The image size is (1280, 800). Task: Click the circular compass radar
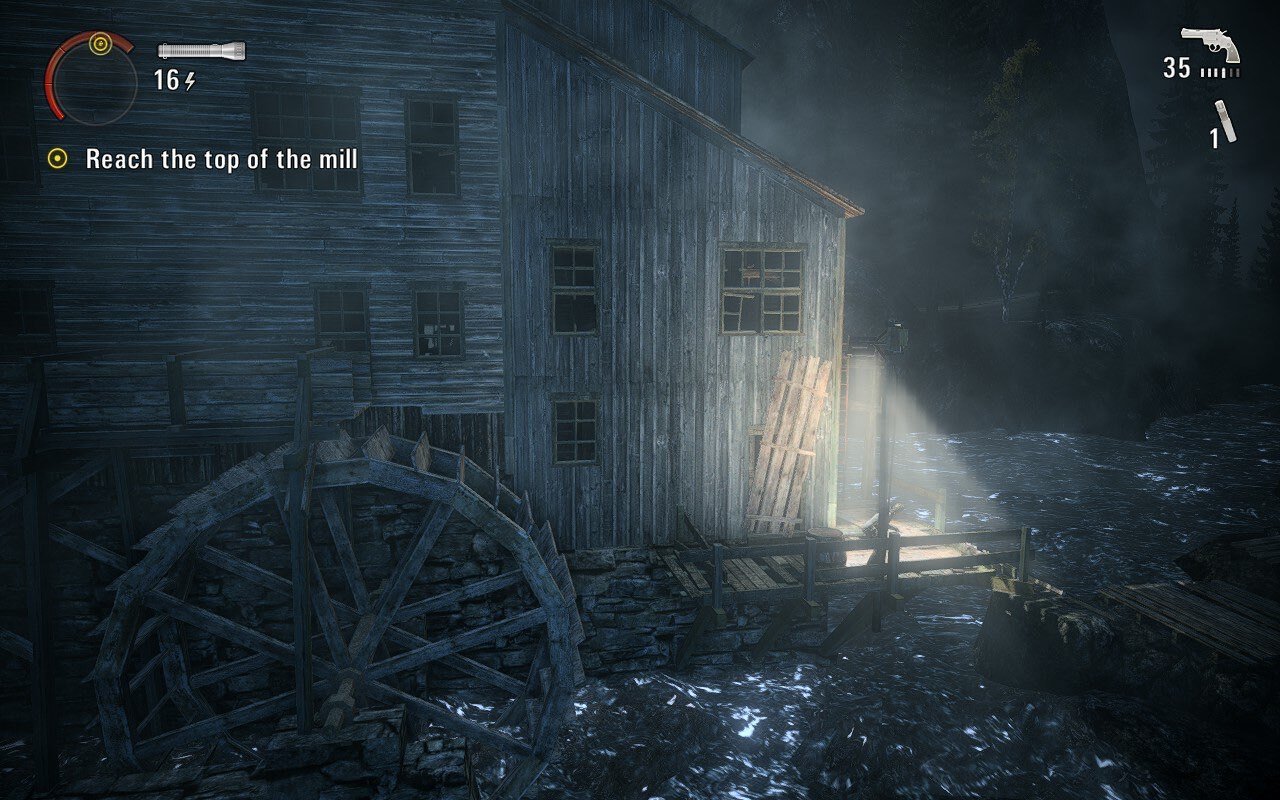[x=92, y=77]
